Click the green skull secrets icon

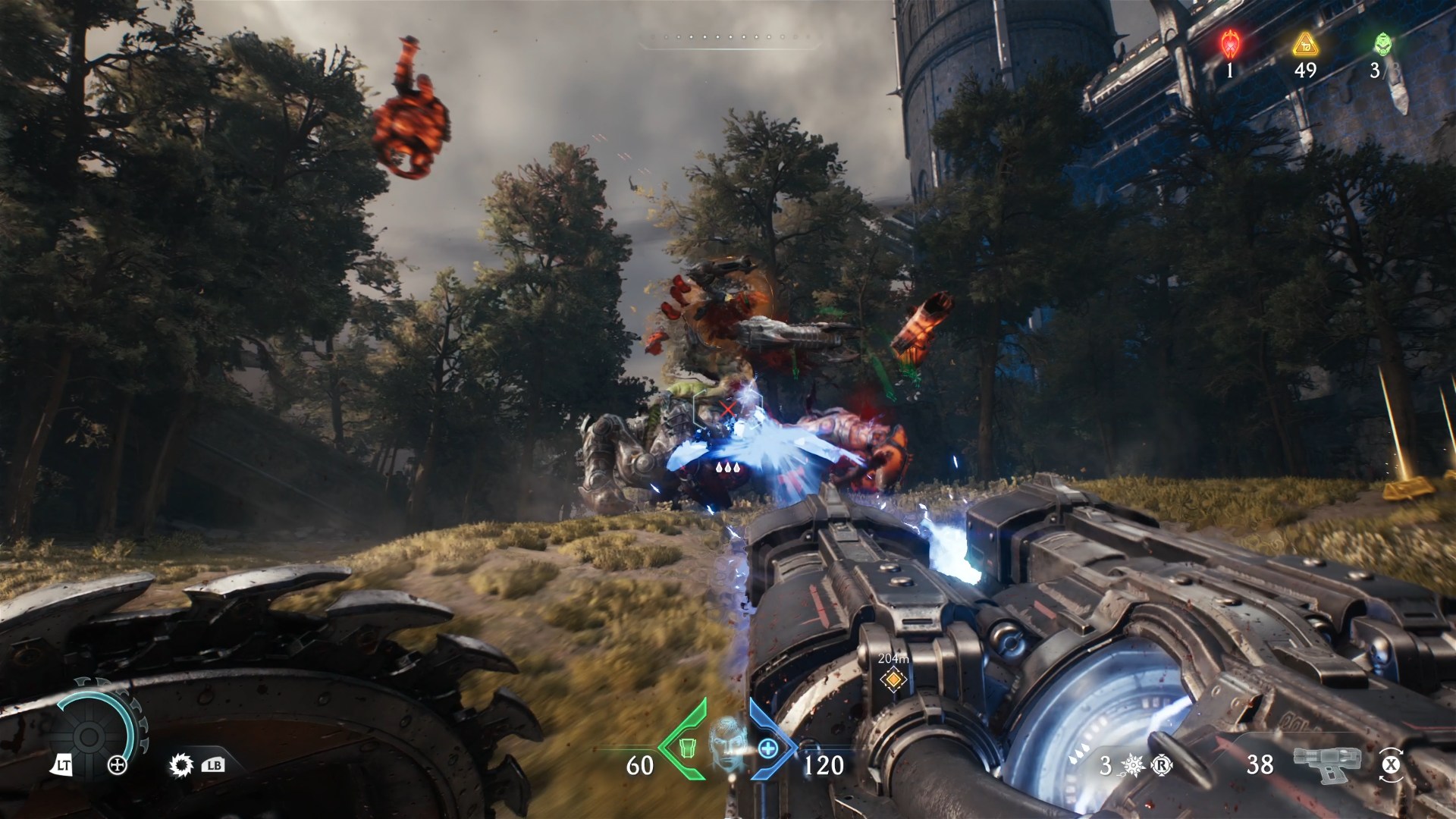click(x=1383, y=45)
